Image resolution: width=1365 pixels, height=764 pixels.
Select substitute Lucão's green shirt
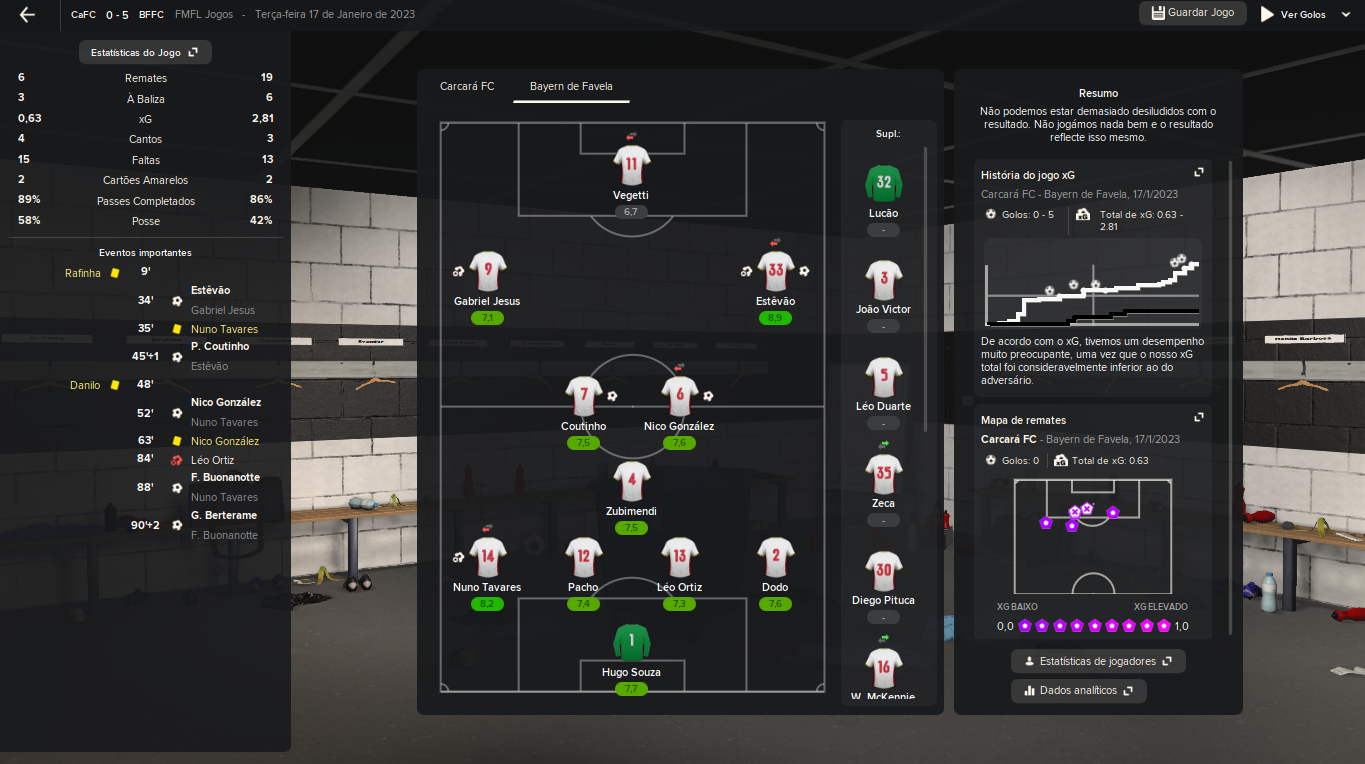pos(883,183)
